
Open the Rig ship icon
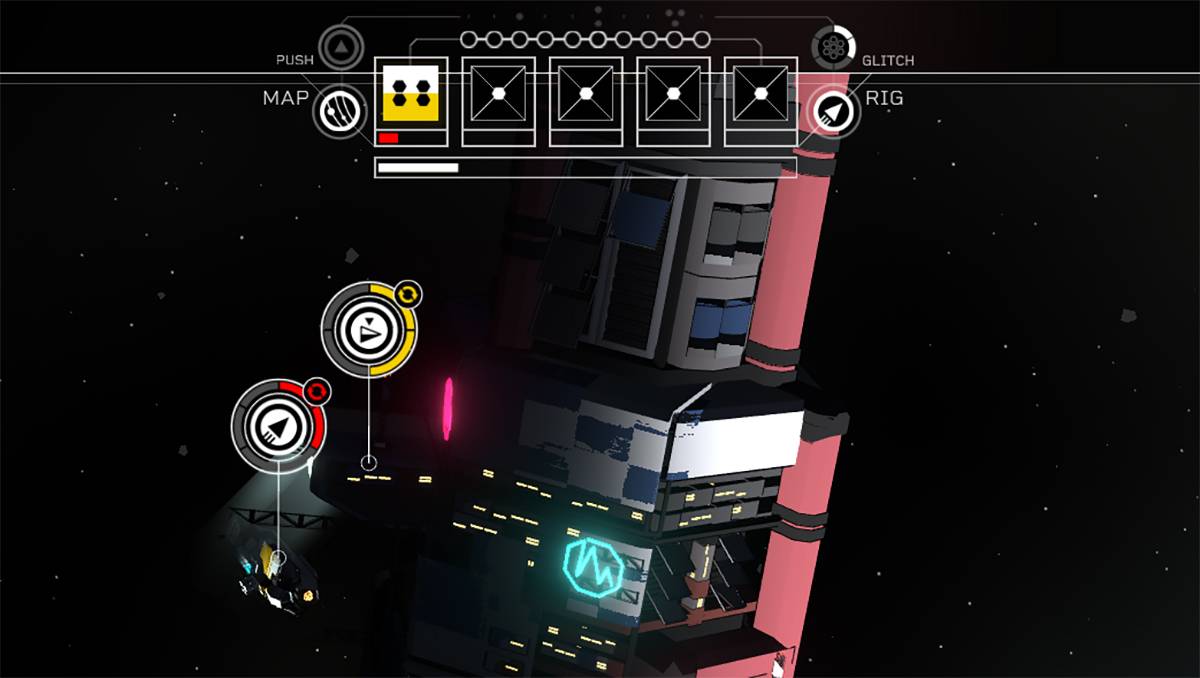[x=833, y=112]
